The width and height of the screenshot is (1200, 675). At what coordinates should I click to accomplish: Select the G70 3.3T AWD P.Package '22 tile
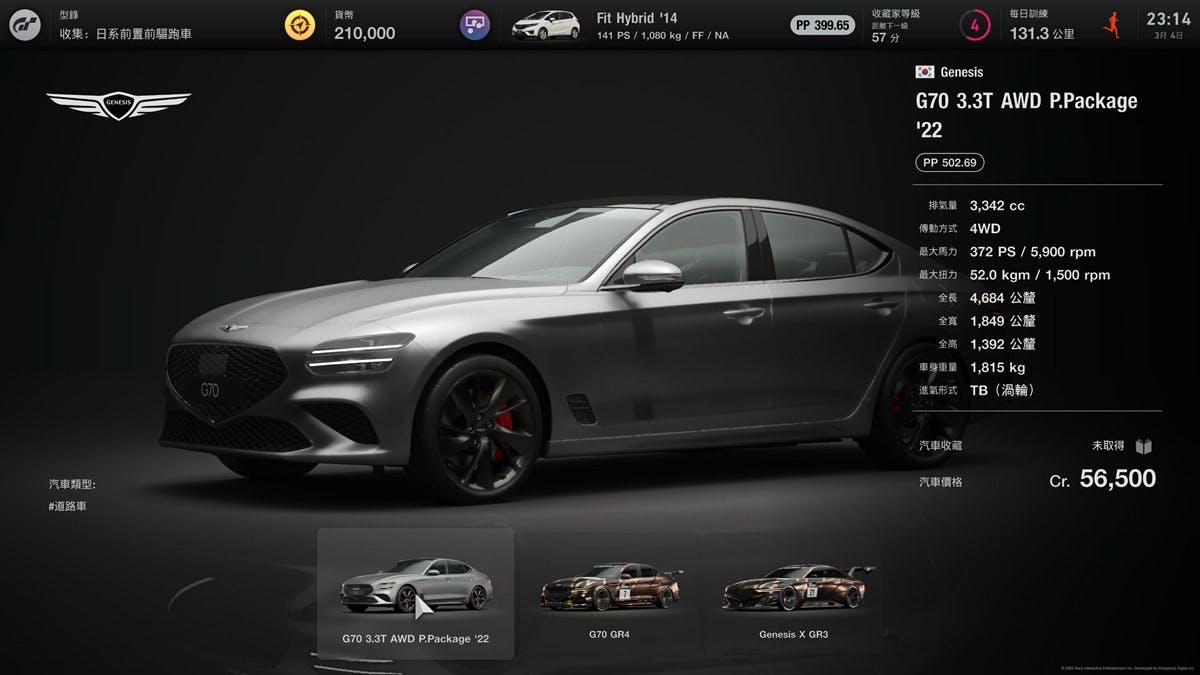[415, 593]
